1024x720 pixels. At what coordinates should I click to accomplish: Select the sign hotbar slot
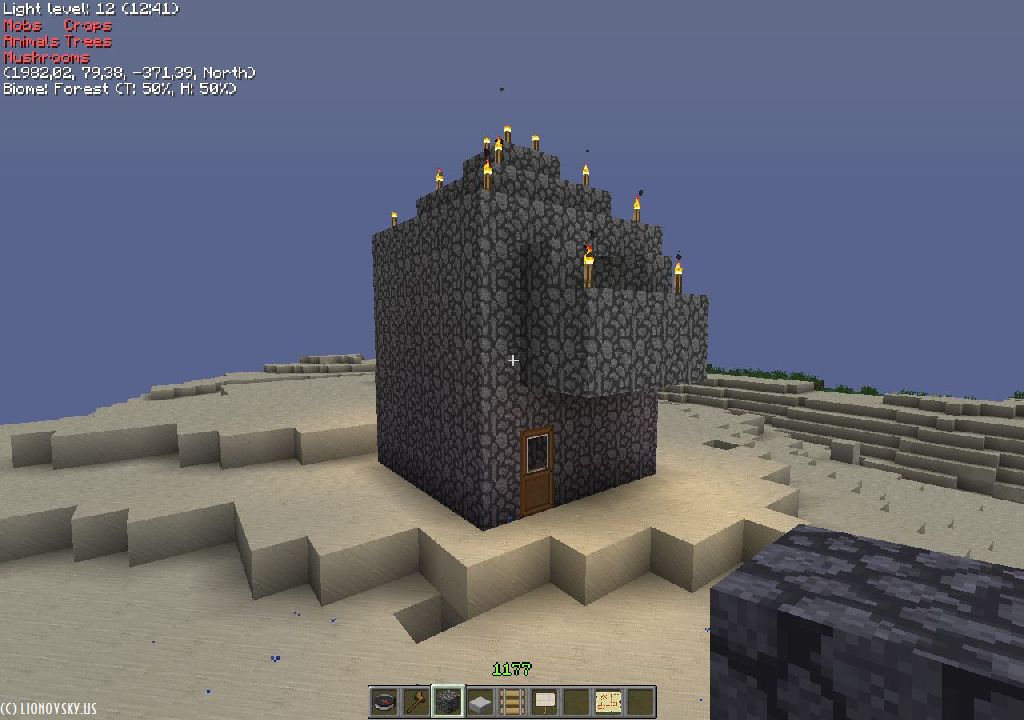[x=544, y=701]
